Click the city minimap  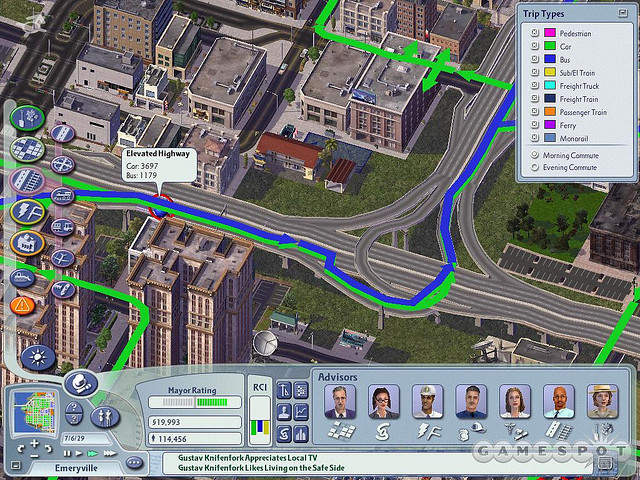34,412
